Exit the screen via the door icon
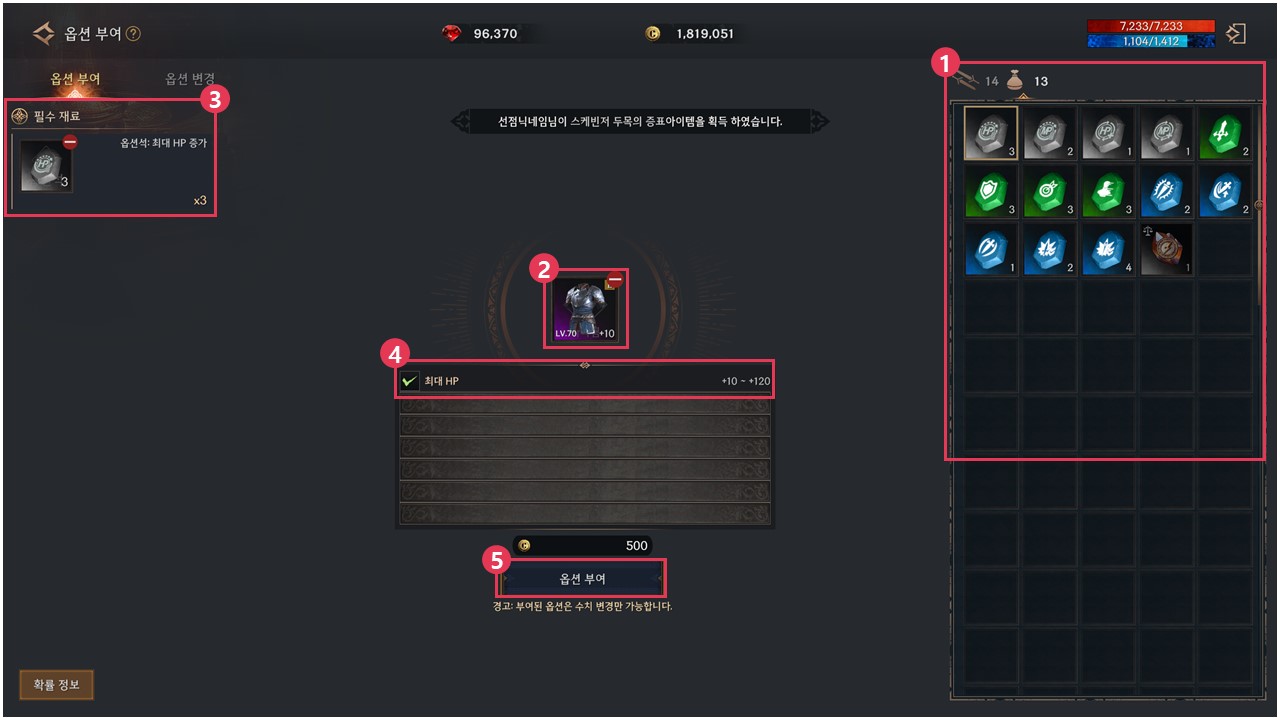Screen dimensions: 1280x720 [x=1236, y=33]
